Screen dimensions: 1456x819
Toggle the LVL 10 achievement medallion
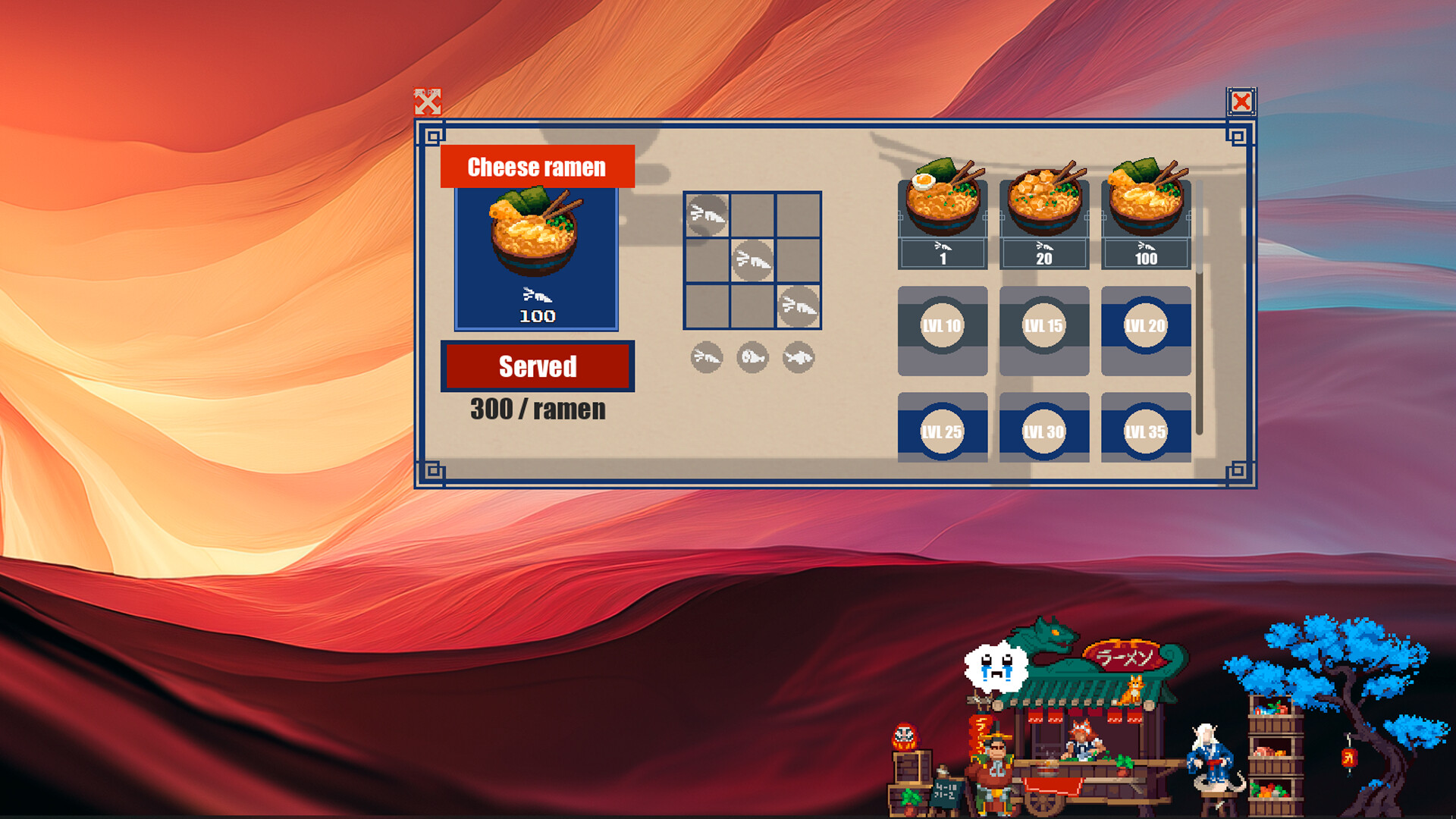pyautogui.click(x=942, y=326)
